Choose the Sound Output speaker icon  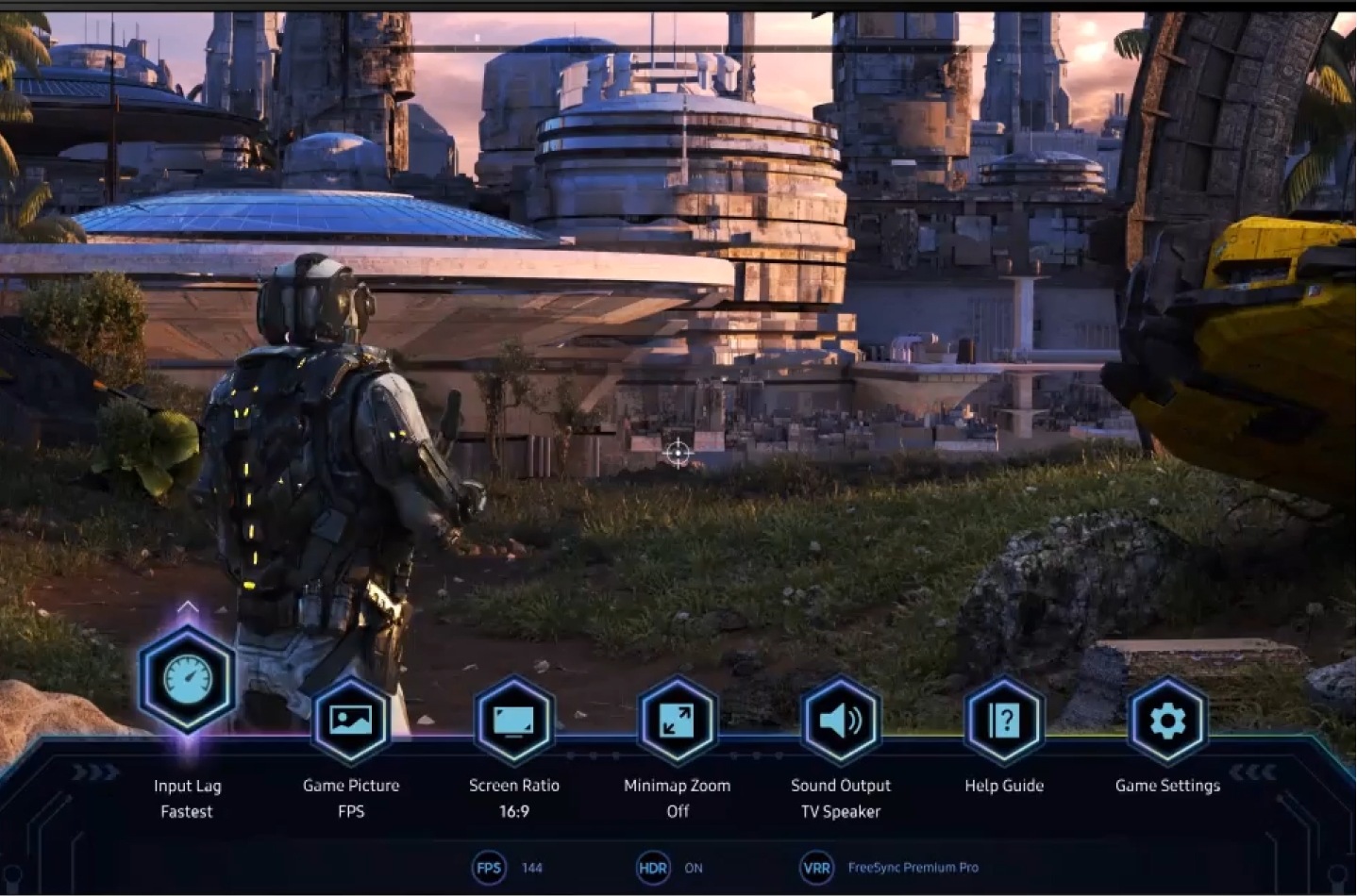pos(841,722)
